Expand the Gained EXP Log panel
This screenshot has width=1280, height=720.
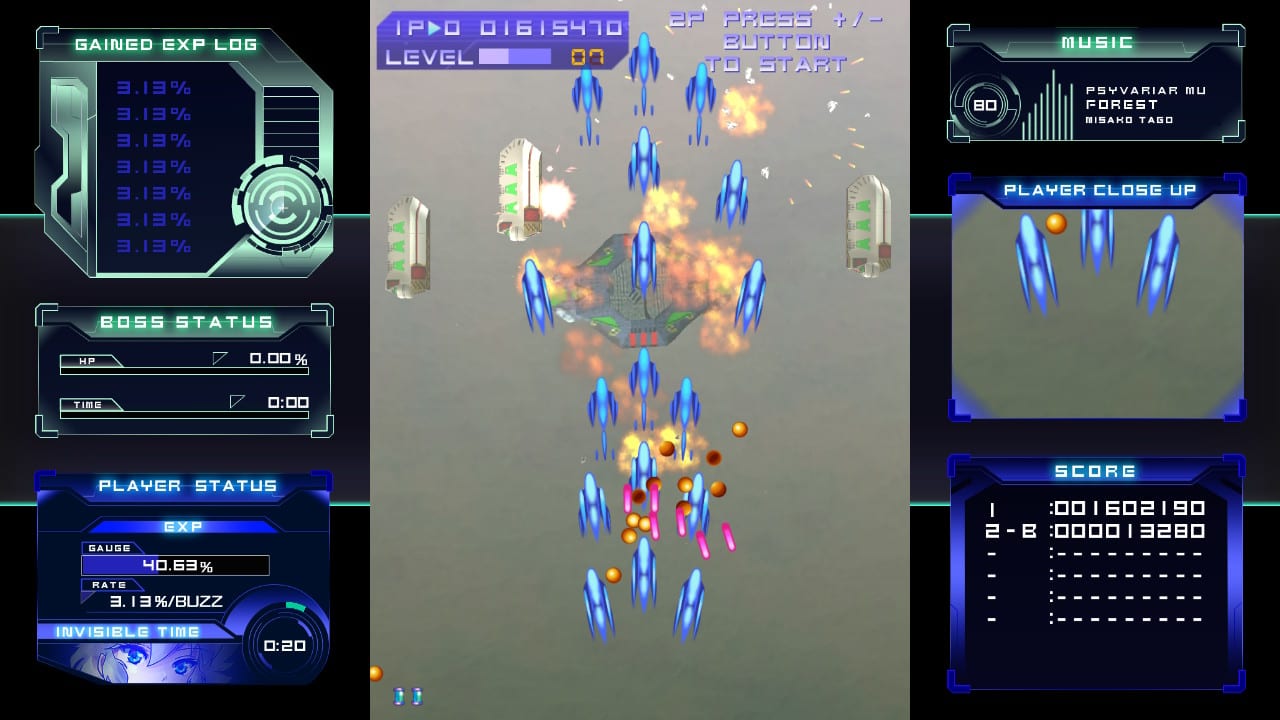pos(168,43)
